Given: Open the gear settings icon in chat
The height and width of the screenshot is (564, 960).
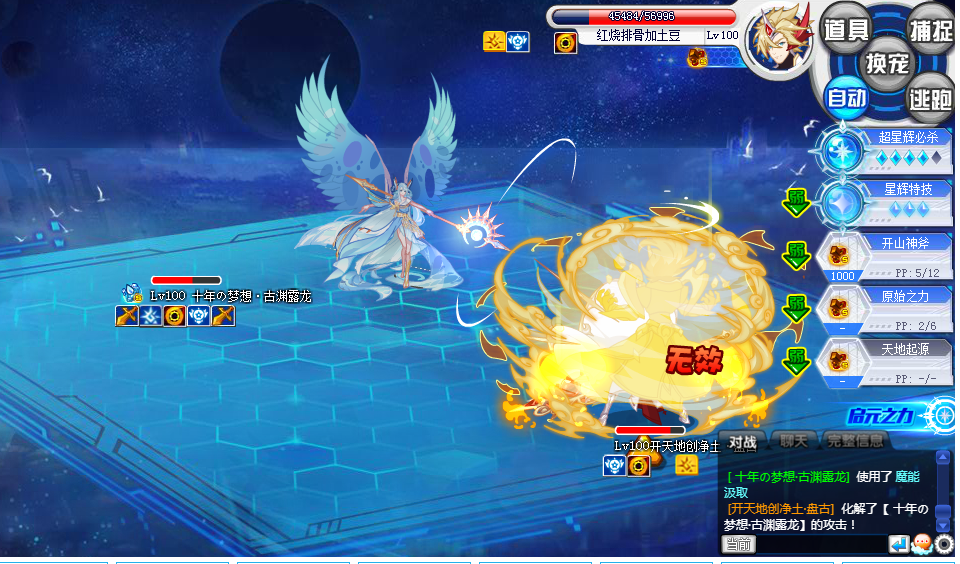Looking at the screenshot, I should pyautogui.click(x=944, y=544).
